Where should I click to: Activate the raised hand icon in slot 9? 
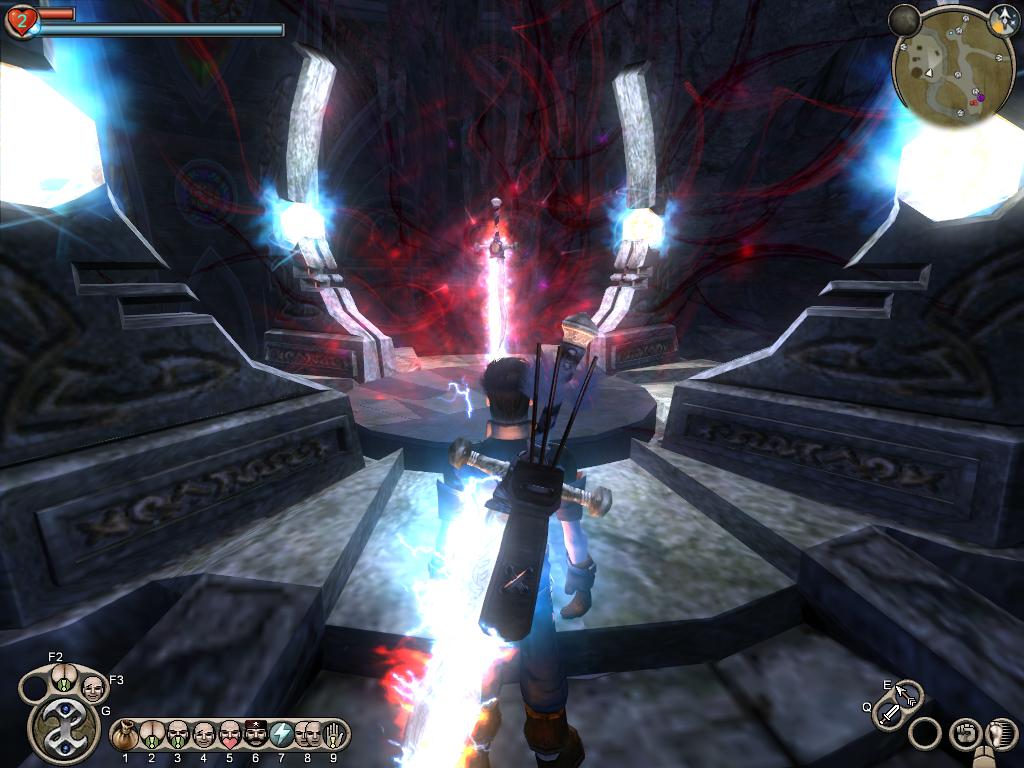click(333, 735)
